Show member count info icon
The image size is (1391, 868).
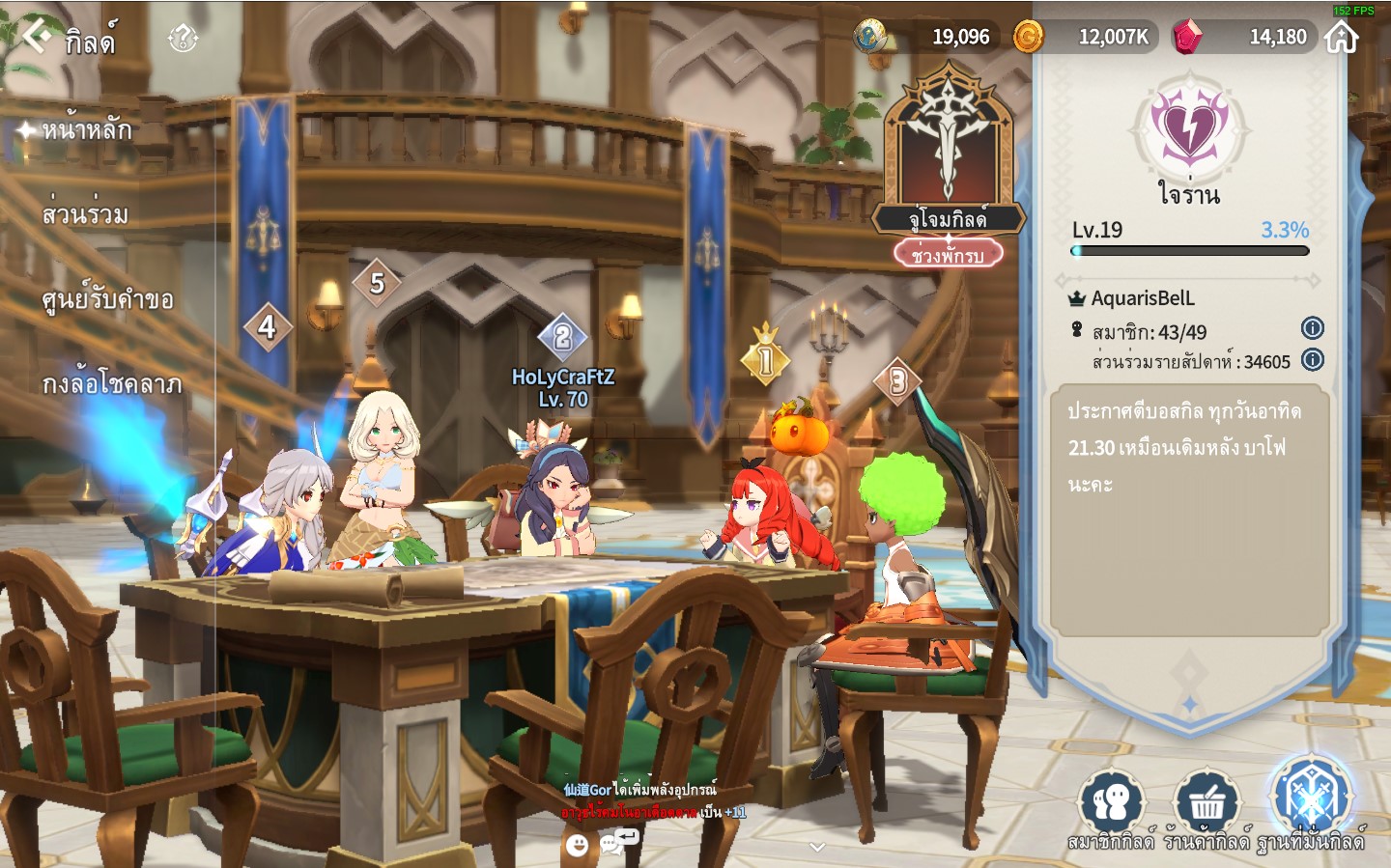pyautogui.click(x=1313, y=328)
